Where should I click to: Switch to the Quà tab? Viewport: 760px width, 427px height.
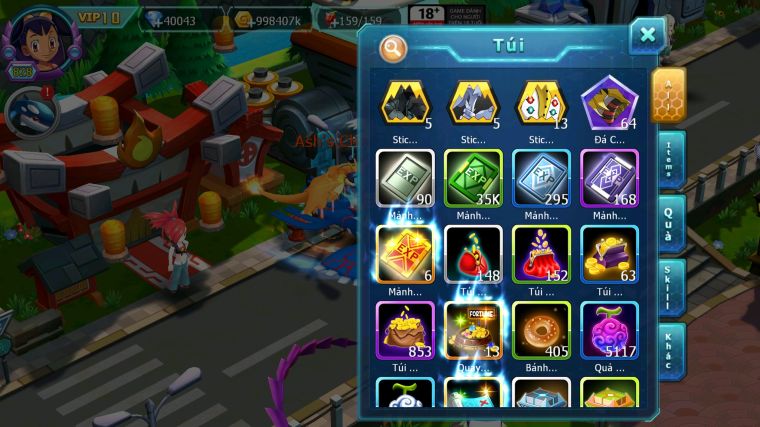[x=671, y=220]
